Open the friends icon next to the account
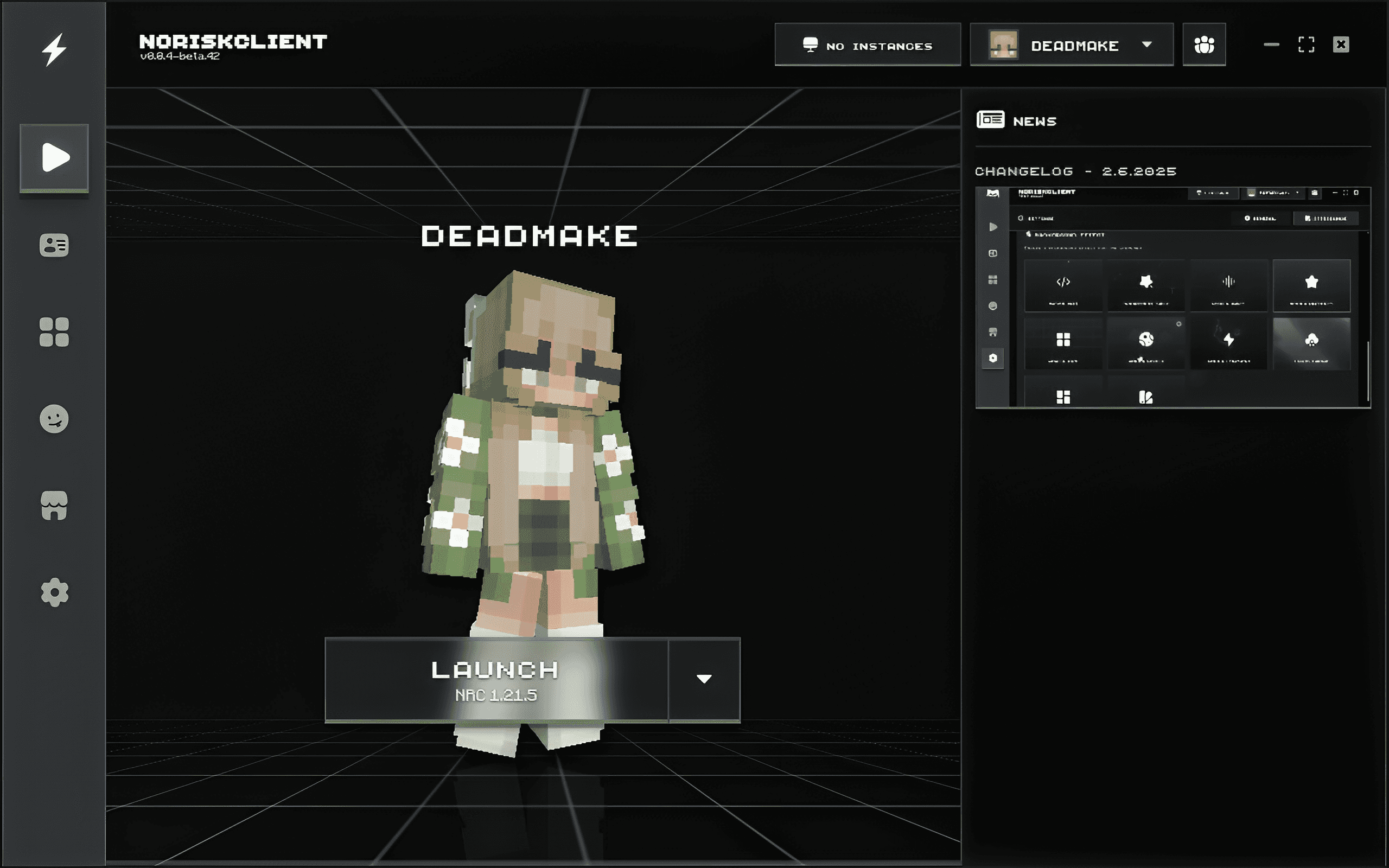The height and width of the screenshot is (868, 1389). coord(1205,44)
